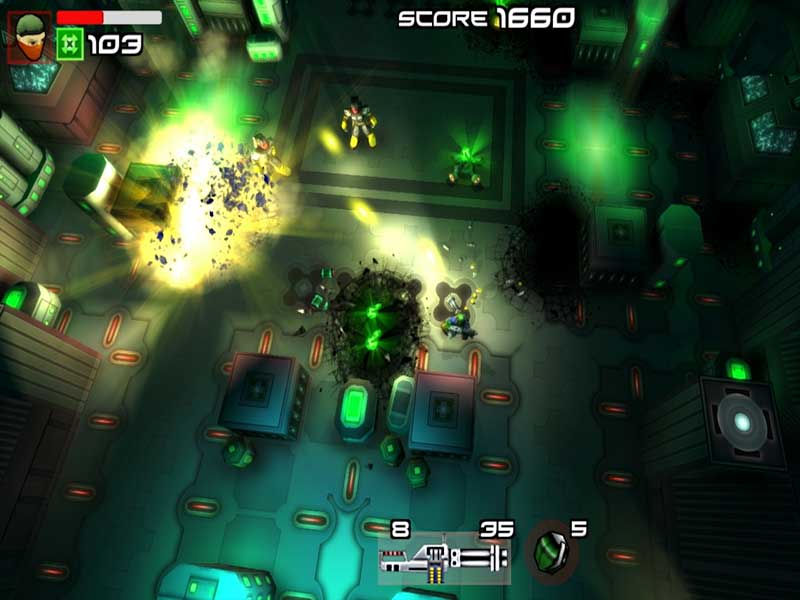800x600 pixels.
Task: Select the green armor chip icon
Action: click(x=70, y=44)
